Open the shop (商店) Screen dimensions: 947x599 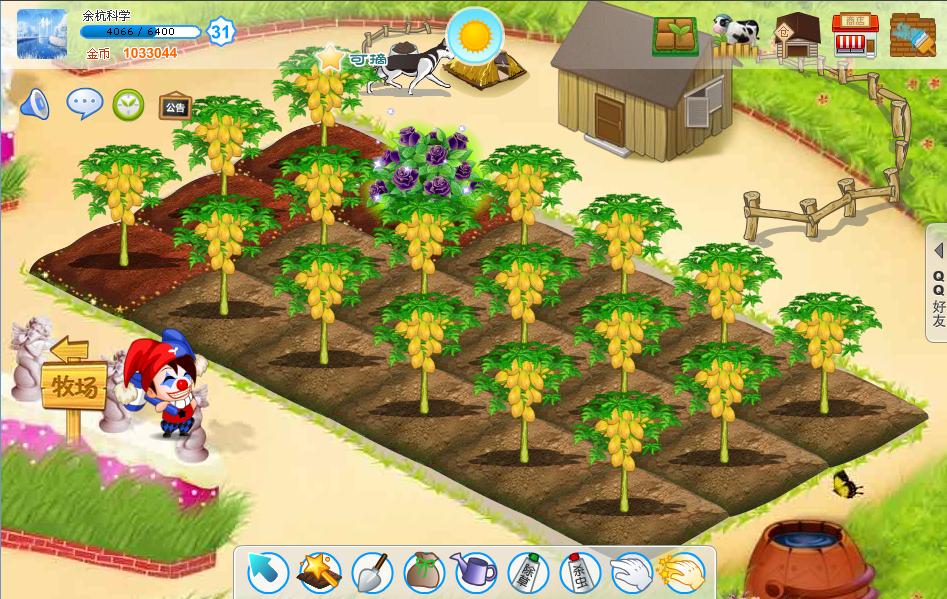(855, 35)
